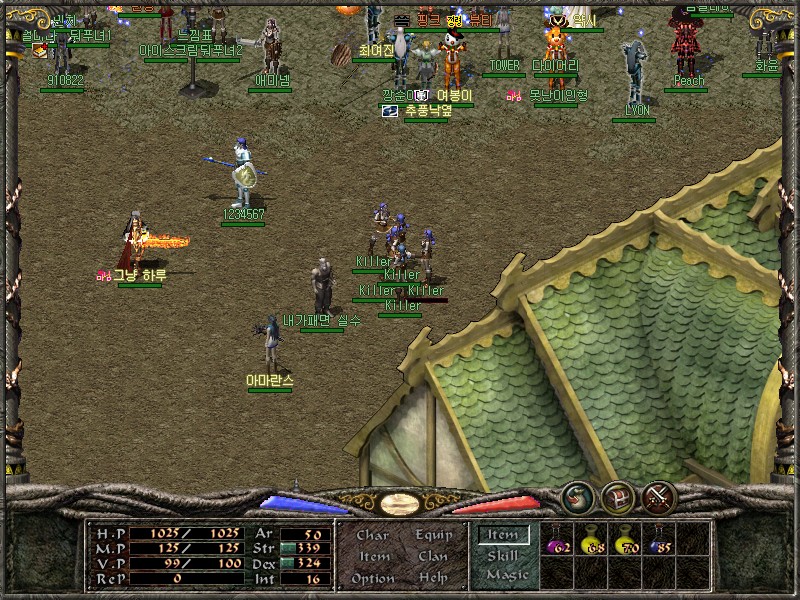Open the Char menu
800x600 pixels.
tap(373, 535)
